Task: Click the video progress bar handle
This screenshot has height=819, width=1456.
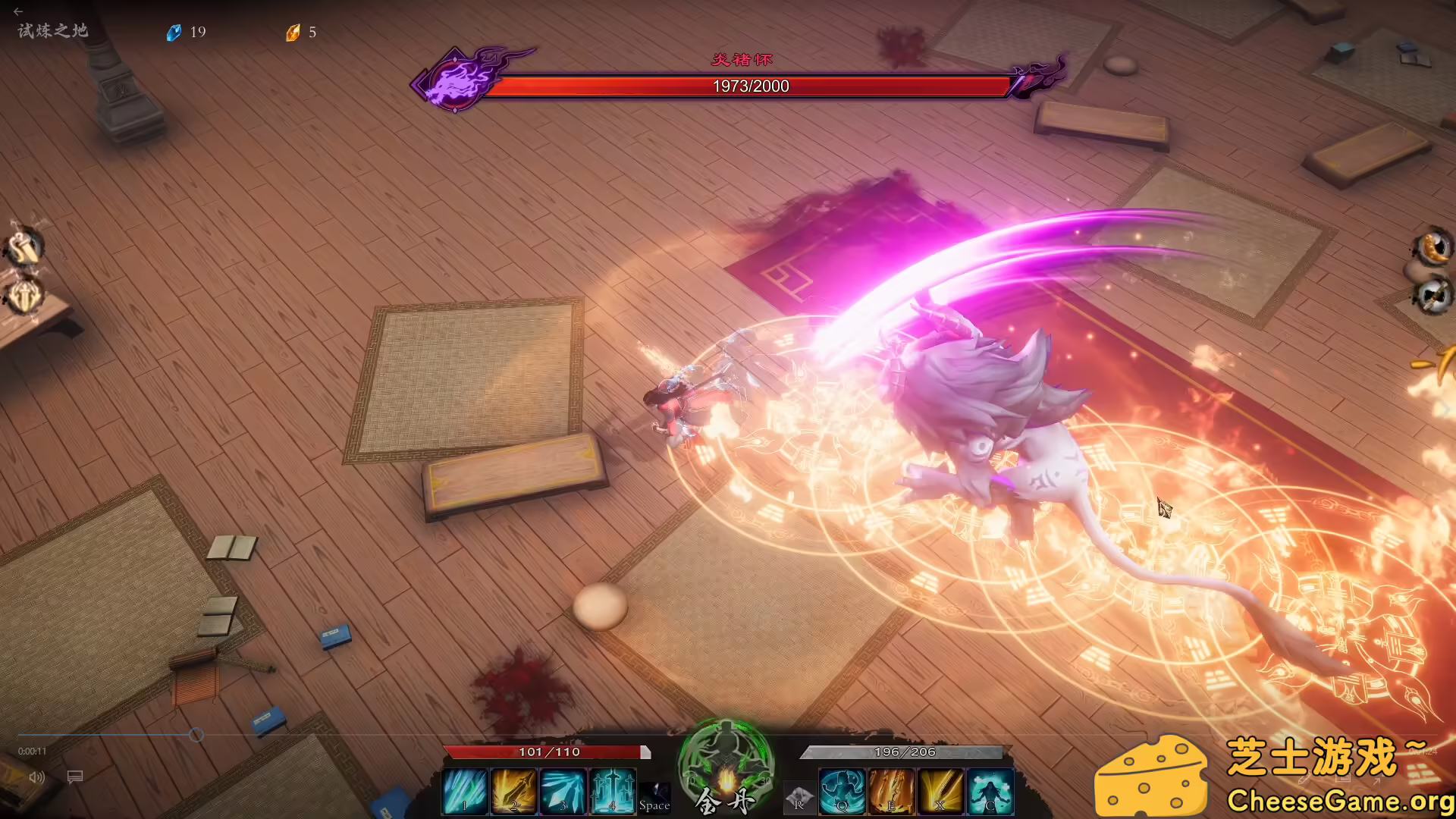Action: click(196, 735)
